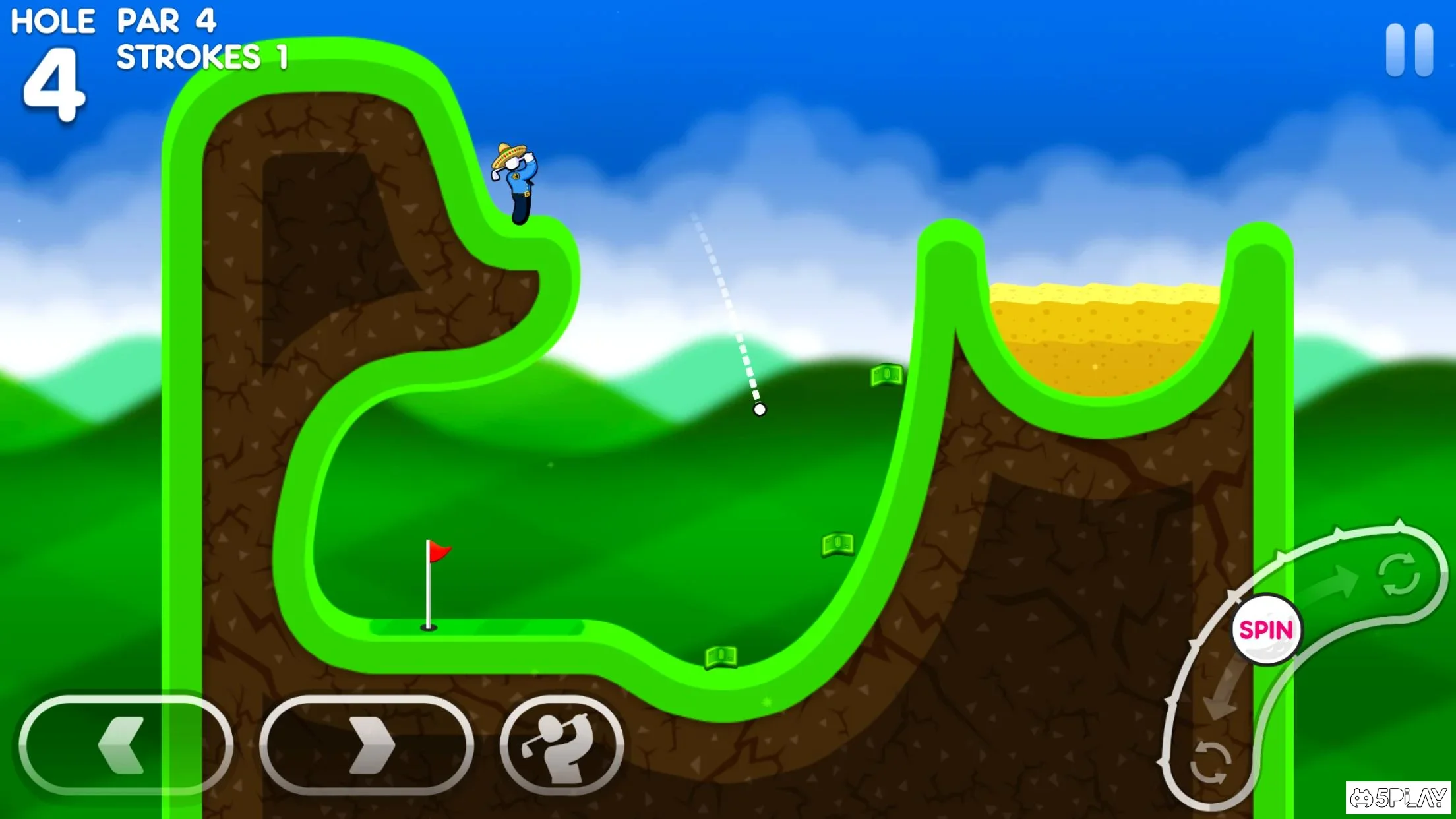This screenshot has width=1456, height=819.
Task: Tap the right arrow aim button
Action: point(367,745)
